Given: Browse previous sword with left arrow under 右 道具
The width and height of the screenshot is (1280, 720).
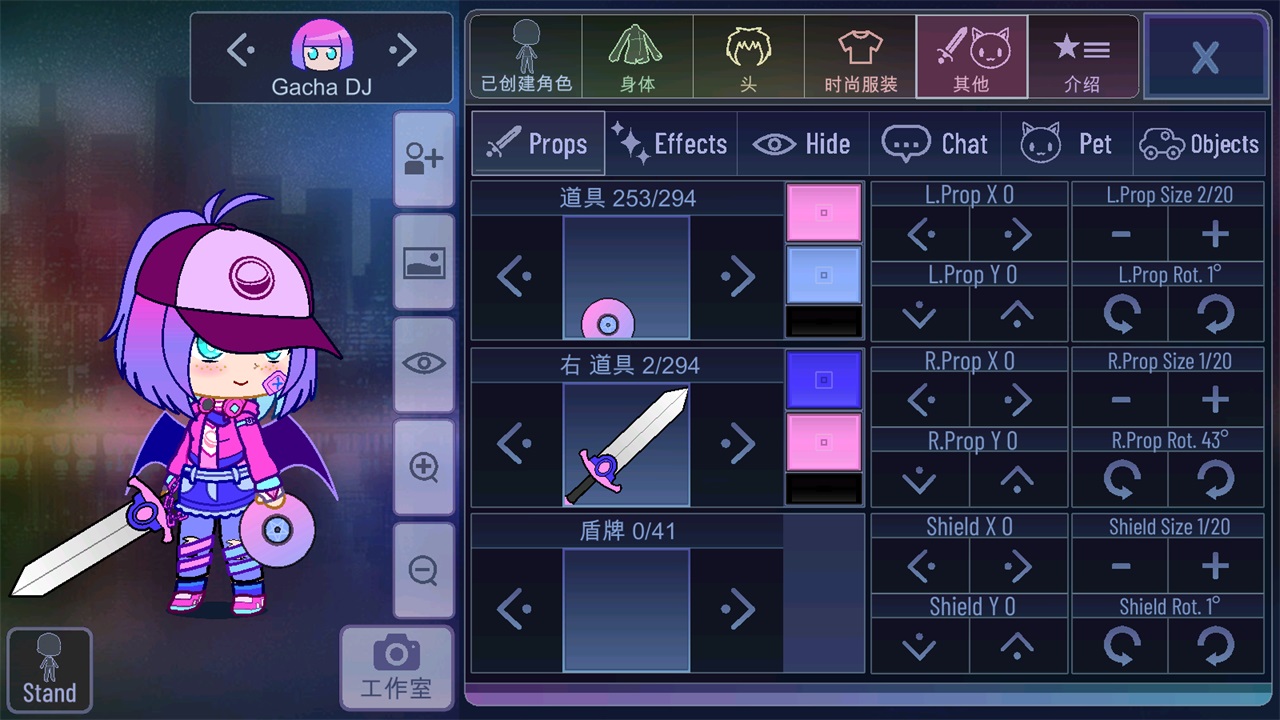Looking at the screenshot, I should tap(514, 443).
